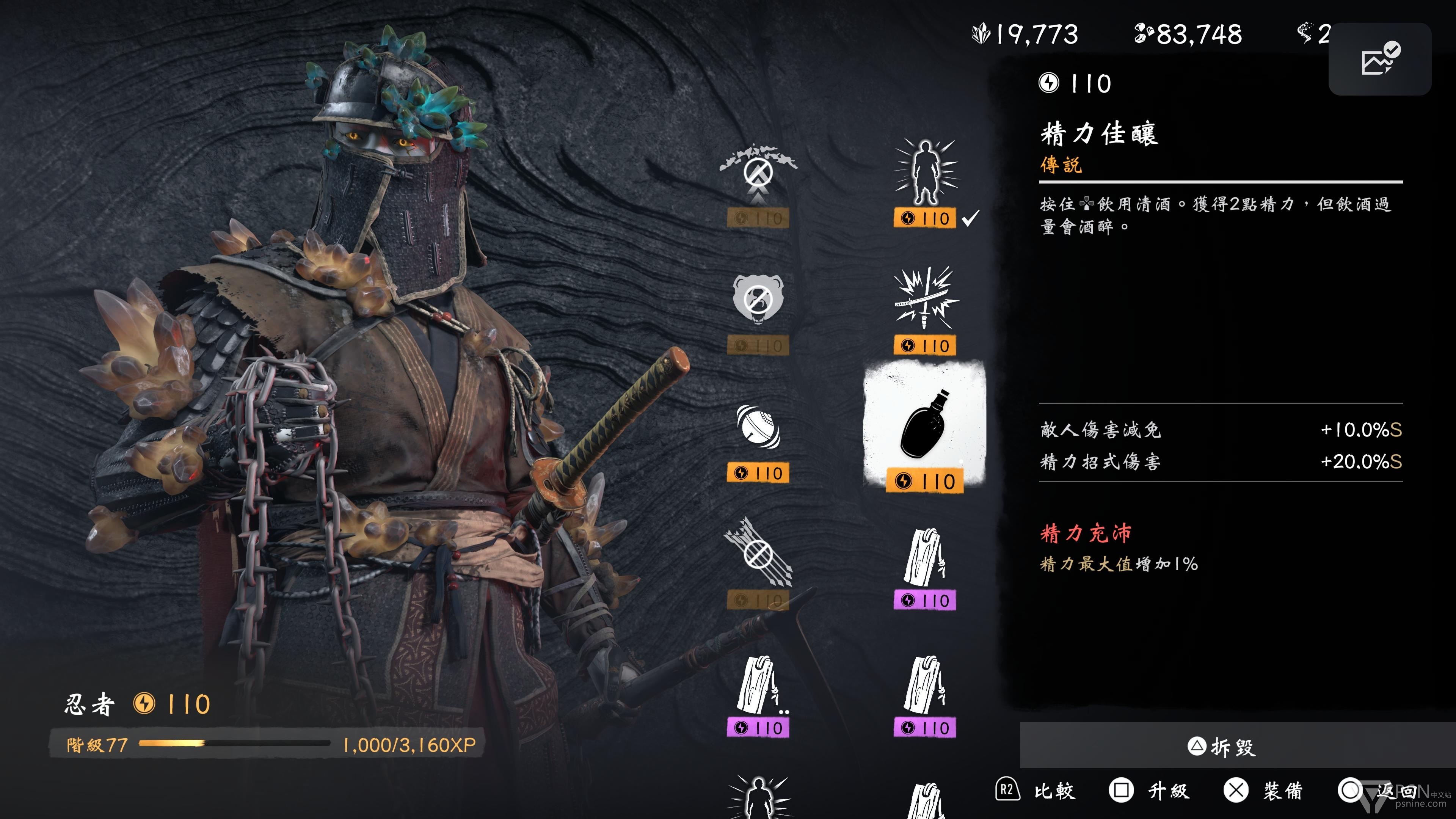Open the screenshot saved notification
This screenshot has height=819, width=1456.
tap(1379, 59)
